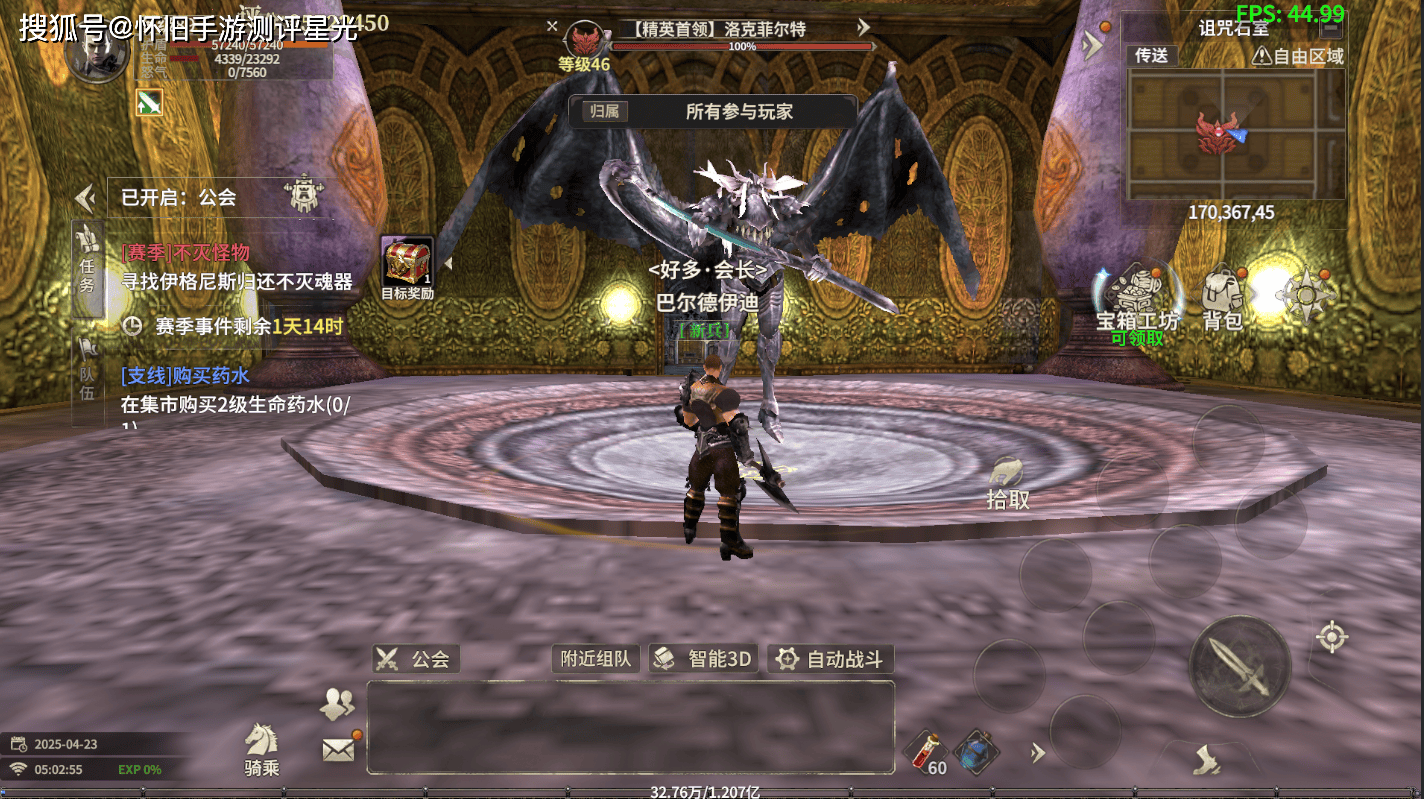Switch to the 队伍 team tab
Screen dimensions: 1424x799
pyautogui.click(x=88, y=368)
